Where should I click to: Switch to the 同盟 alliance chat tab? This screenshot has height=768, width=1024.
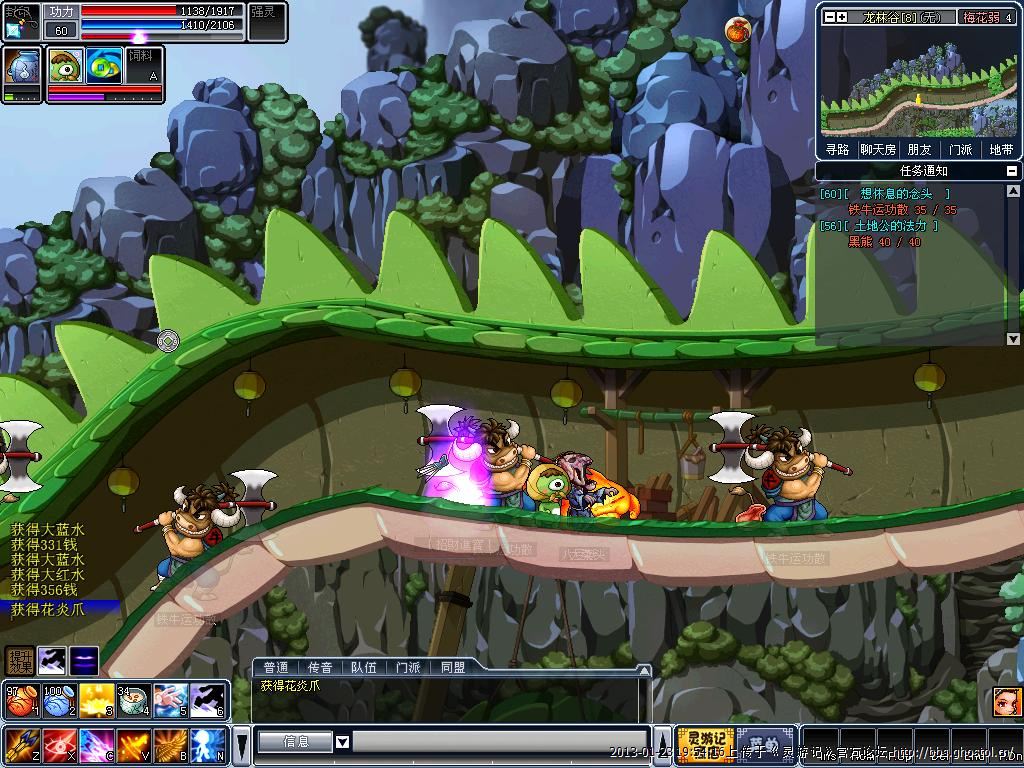point(452,667)
